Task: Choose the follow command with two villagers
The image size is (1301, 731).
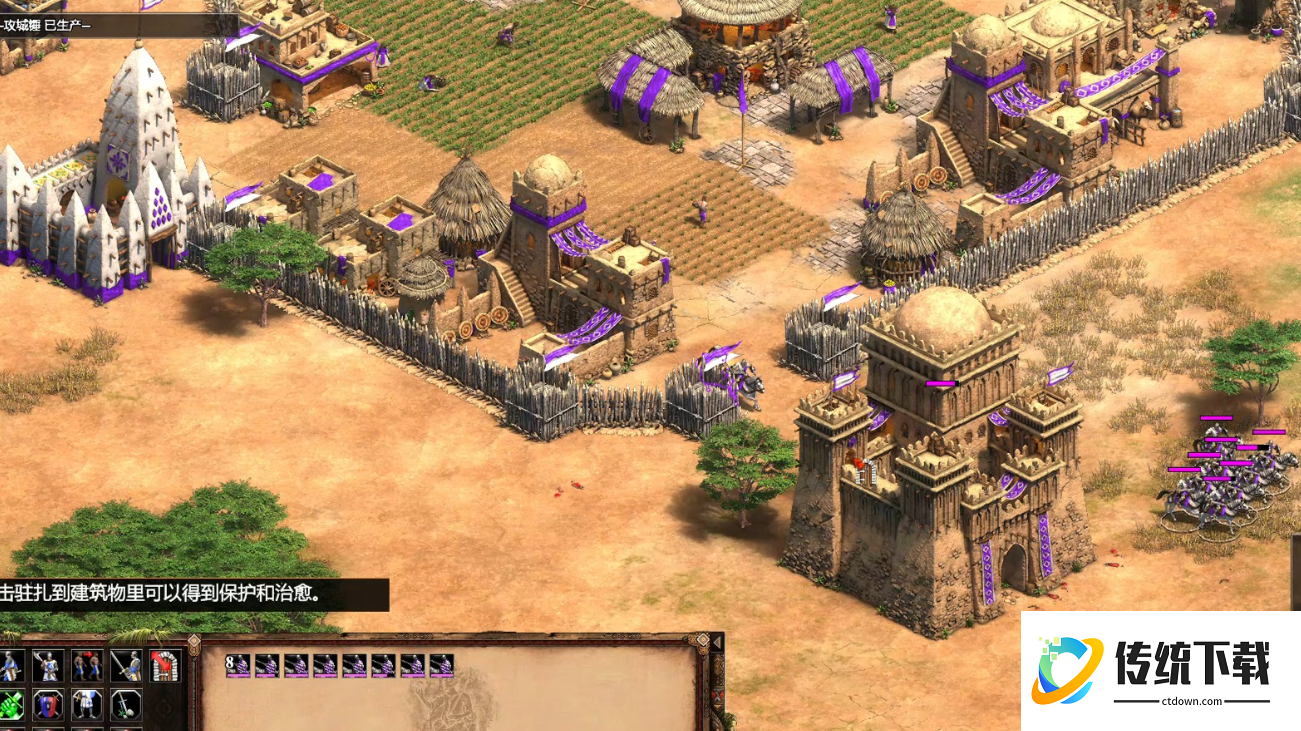Action: [x=87, y=665]
